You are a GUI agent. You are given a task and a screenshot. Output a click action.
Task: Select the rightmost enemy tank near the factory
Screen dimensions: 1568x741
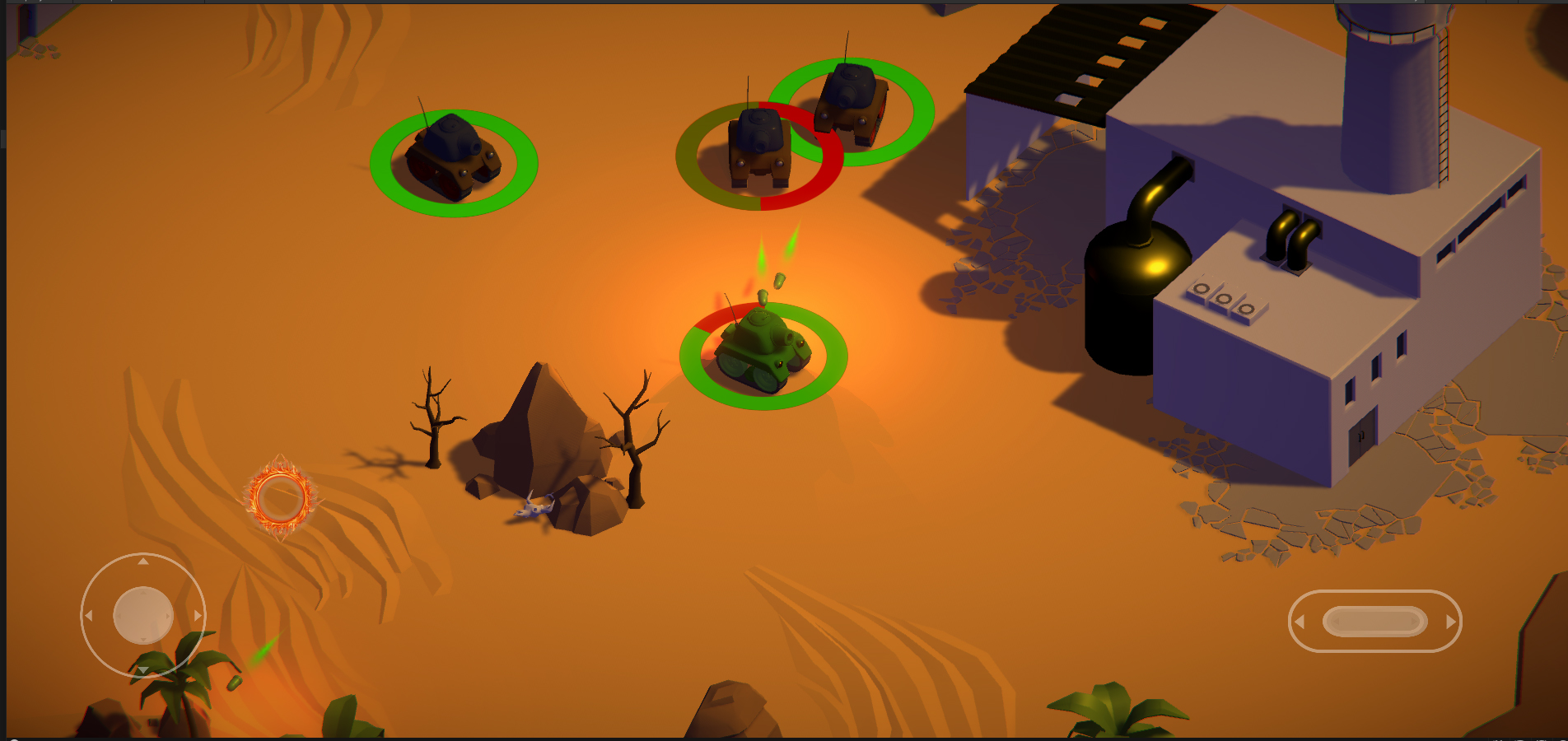click(850, 103)
